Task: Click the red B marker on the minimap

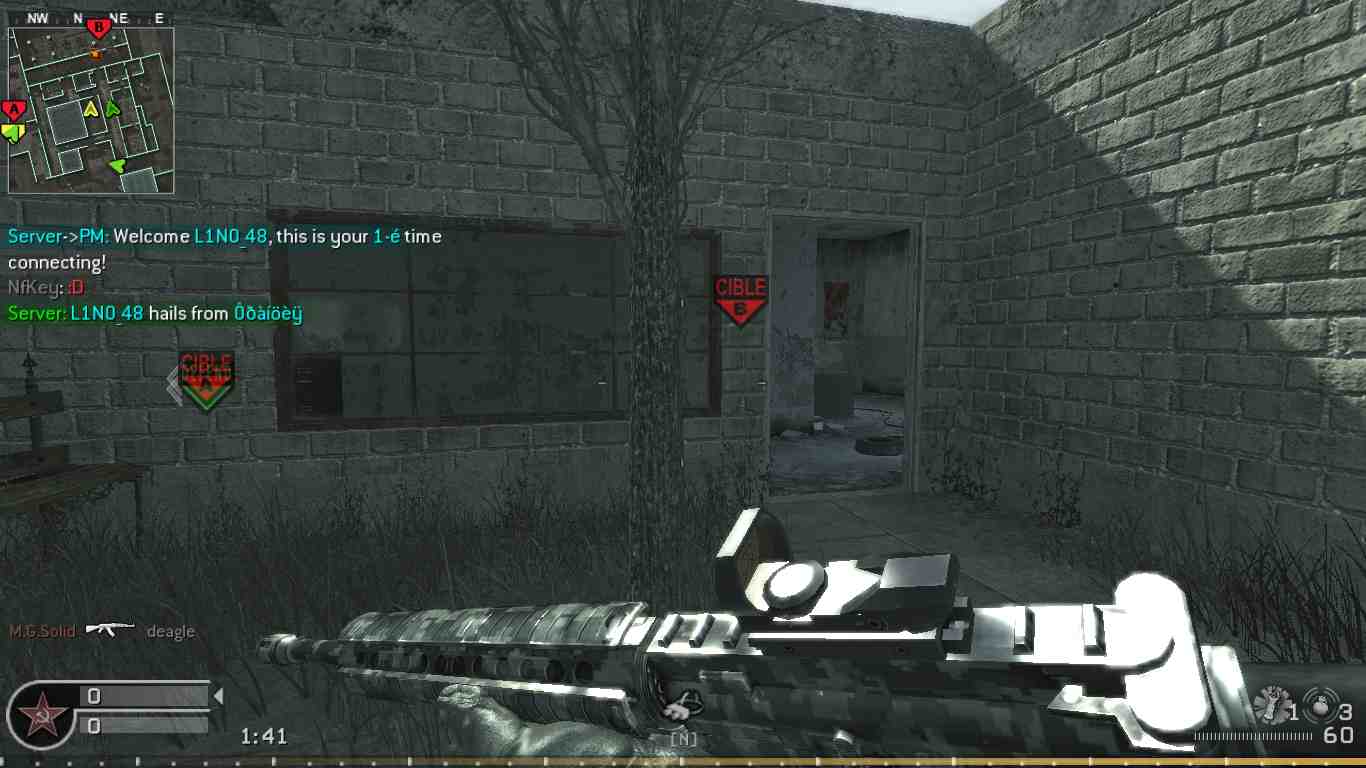Action: coord(98,27)
